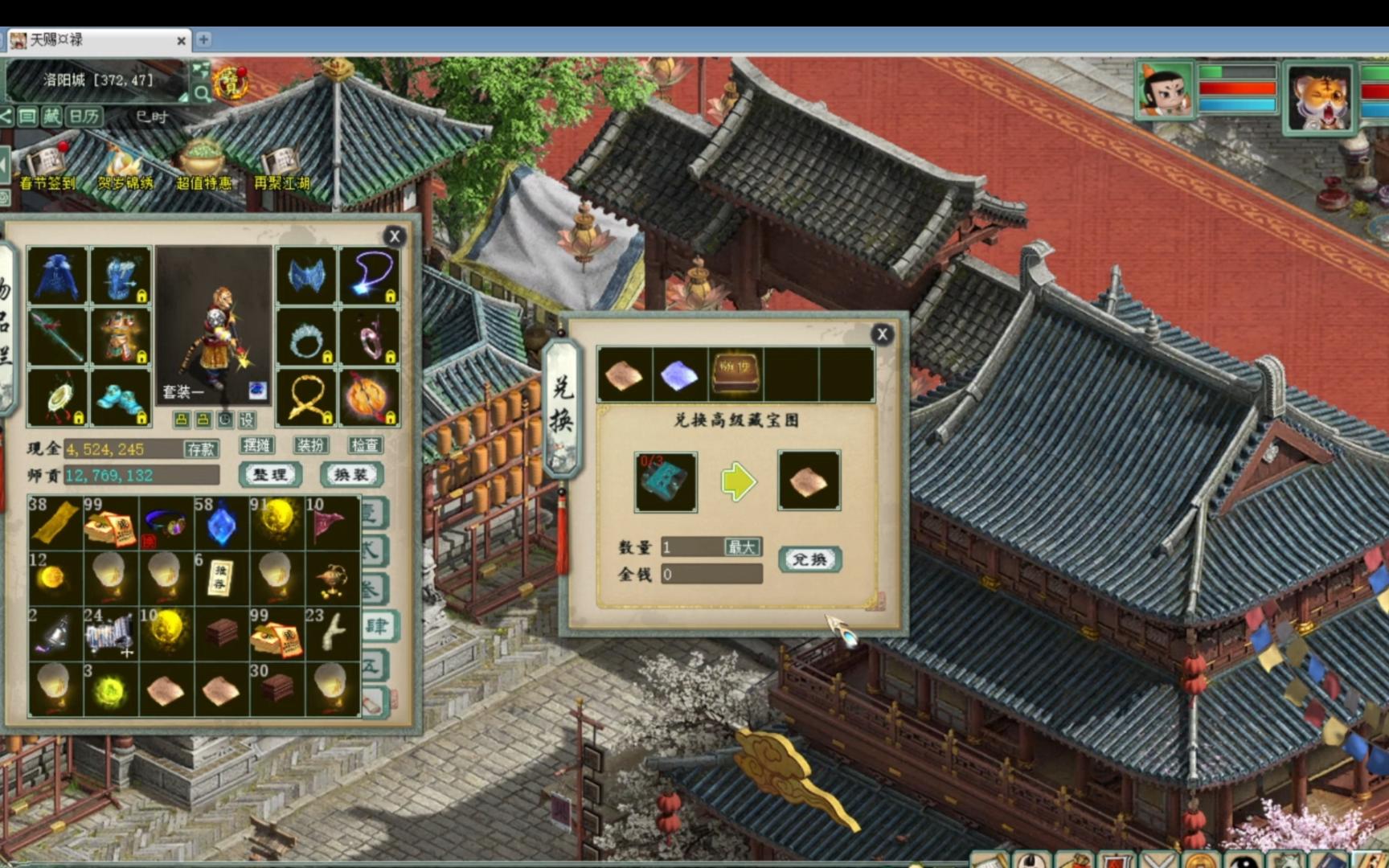Image resolution: width=1389 pixels, height=868 pixels.
Task: Open the 超值特惠 special offer icon
Action: [203, 169]
